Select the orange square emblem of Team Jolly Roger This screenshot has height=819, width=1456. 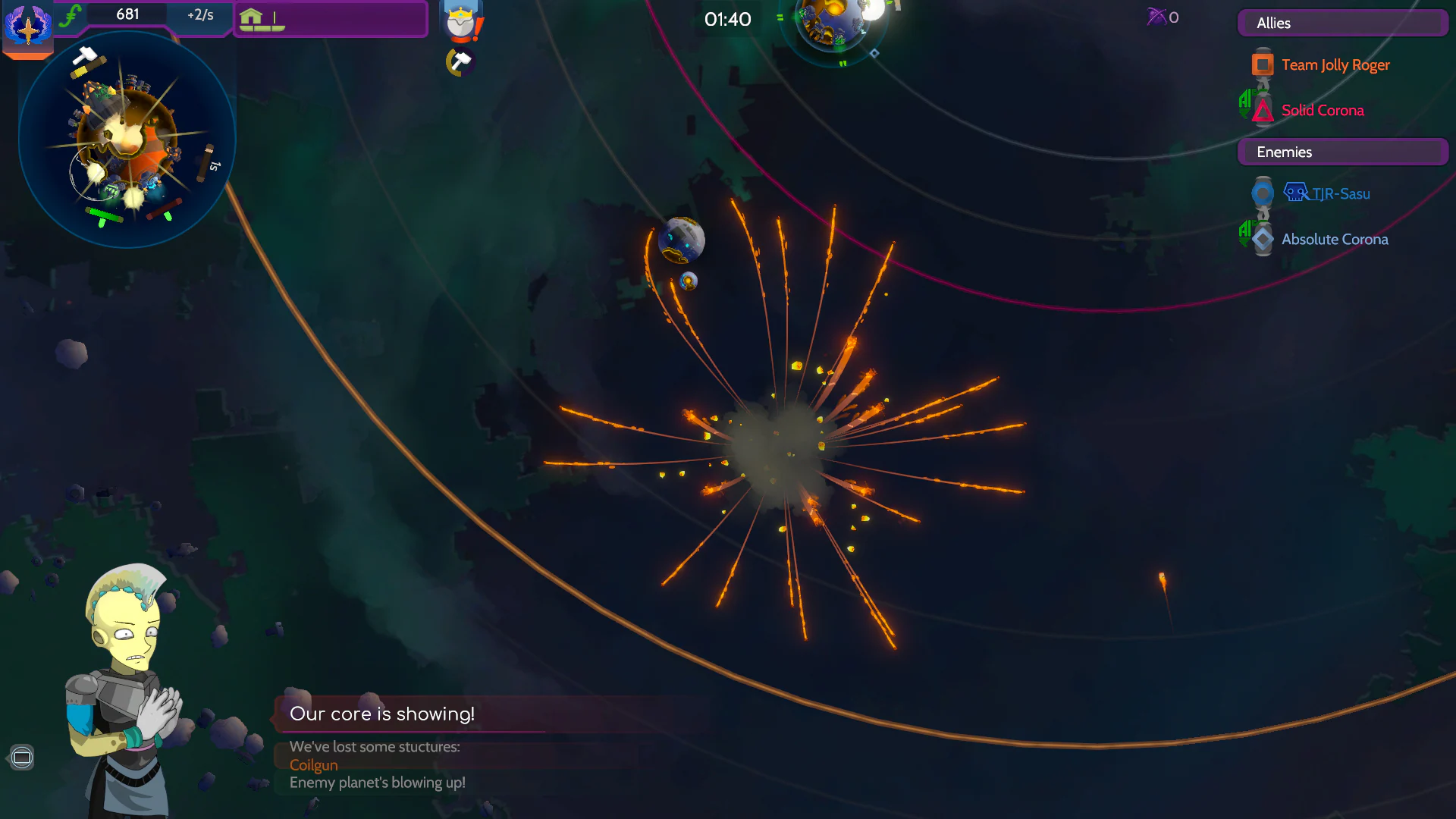[1261, 64]
